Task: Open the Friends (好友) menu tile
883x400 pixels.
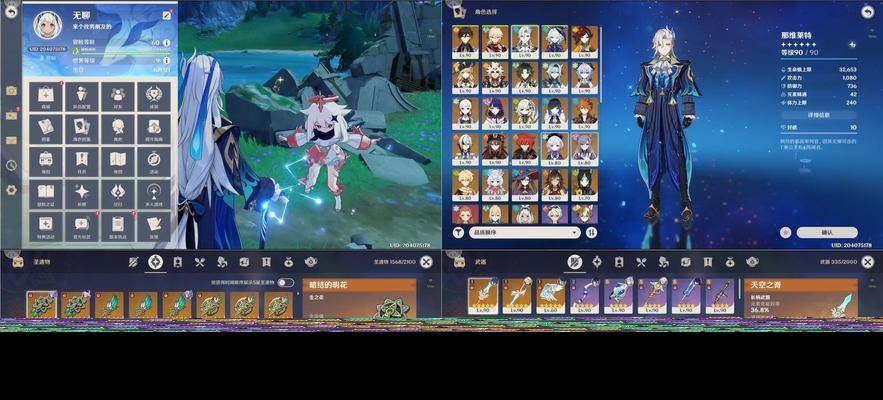Action: click(x=118, y=97)
